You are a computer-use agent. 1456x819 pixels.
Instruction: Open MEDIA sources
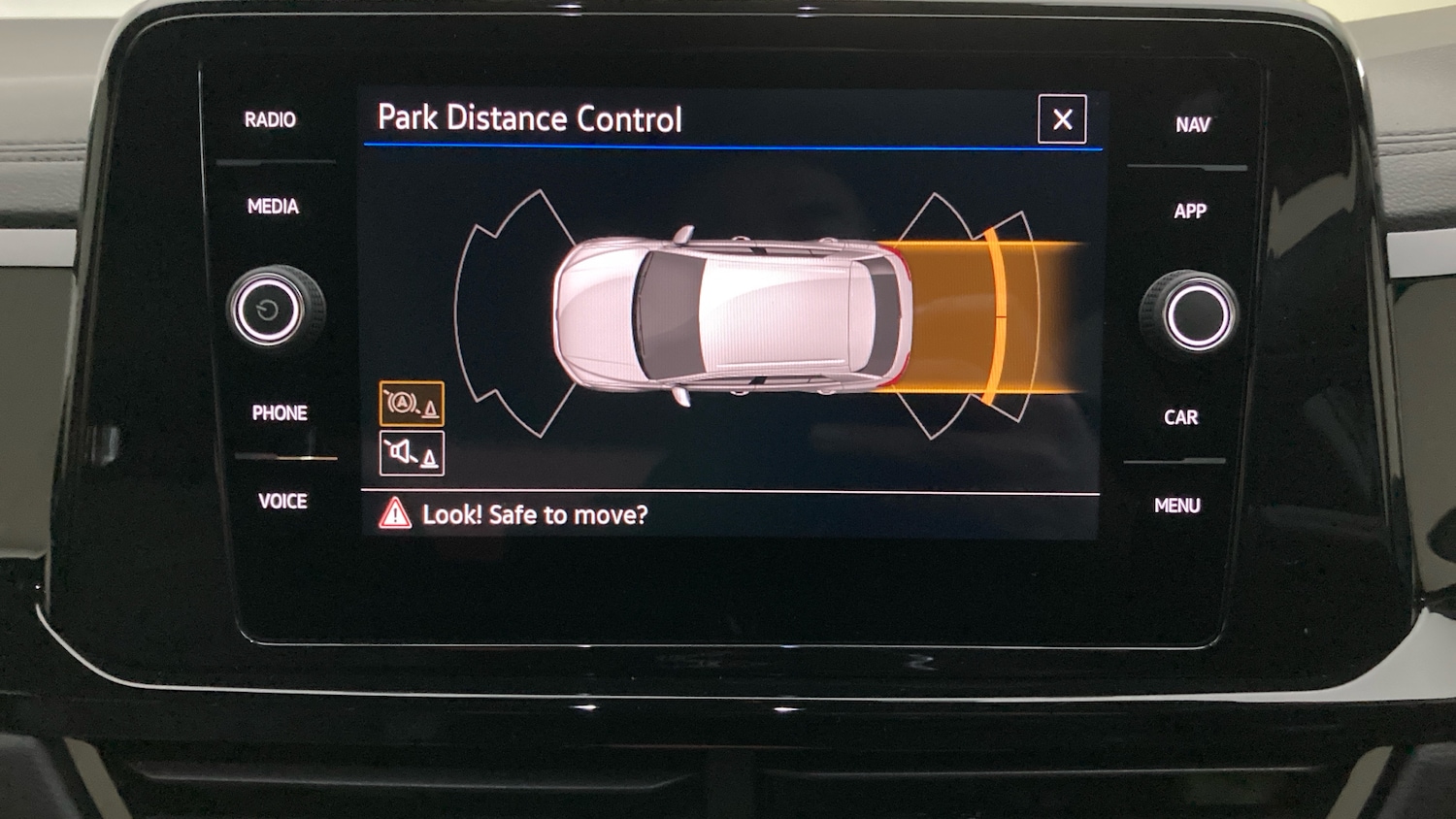click(273, 206)
